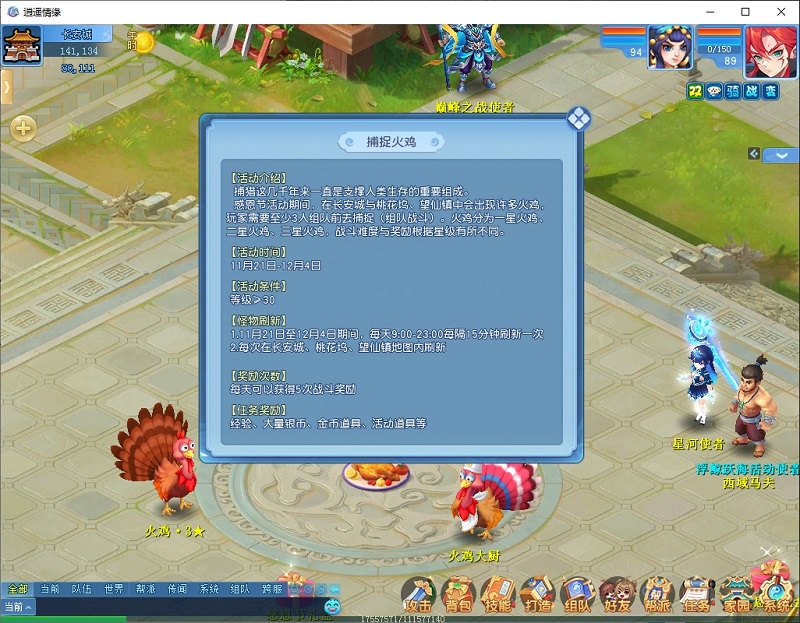Expand the left side arrow panel

point(6,88)
